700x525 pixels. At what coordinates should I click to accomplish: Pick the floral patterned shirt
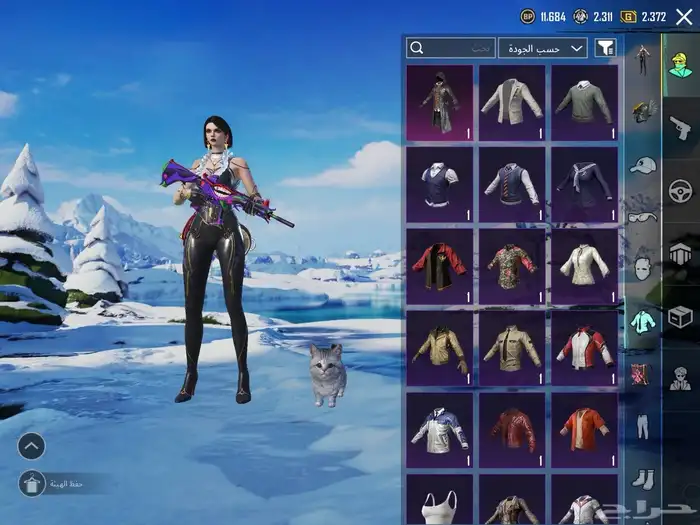pos(512,266)
